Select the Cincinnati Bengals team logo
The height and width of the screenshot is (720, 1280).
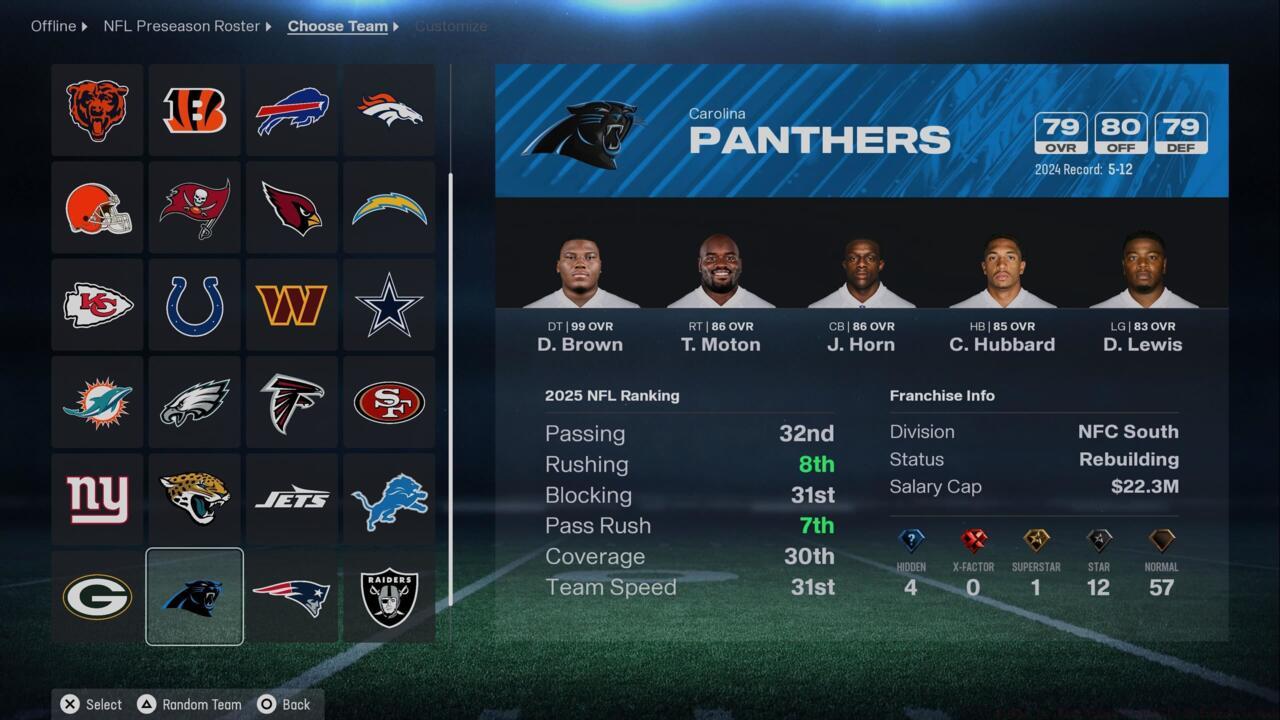pyautogui.click(x=194, y=110)
